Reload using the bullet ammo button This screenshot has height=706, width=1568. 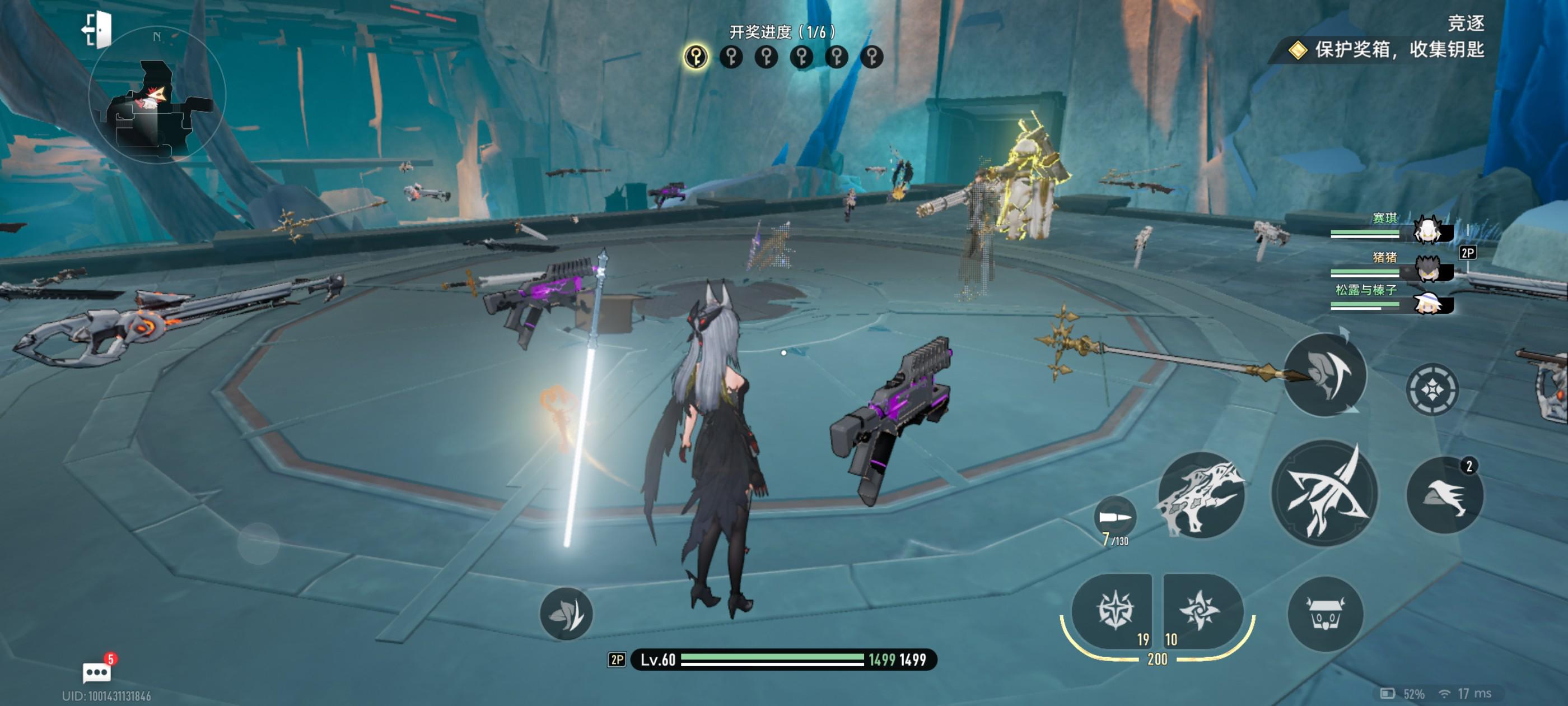1115,519
